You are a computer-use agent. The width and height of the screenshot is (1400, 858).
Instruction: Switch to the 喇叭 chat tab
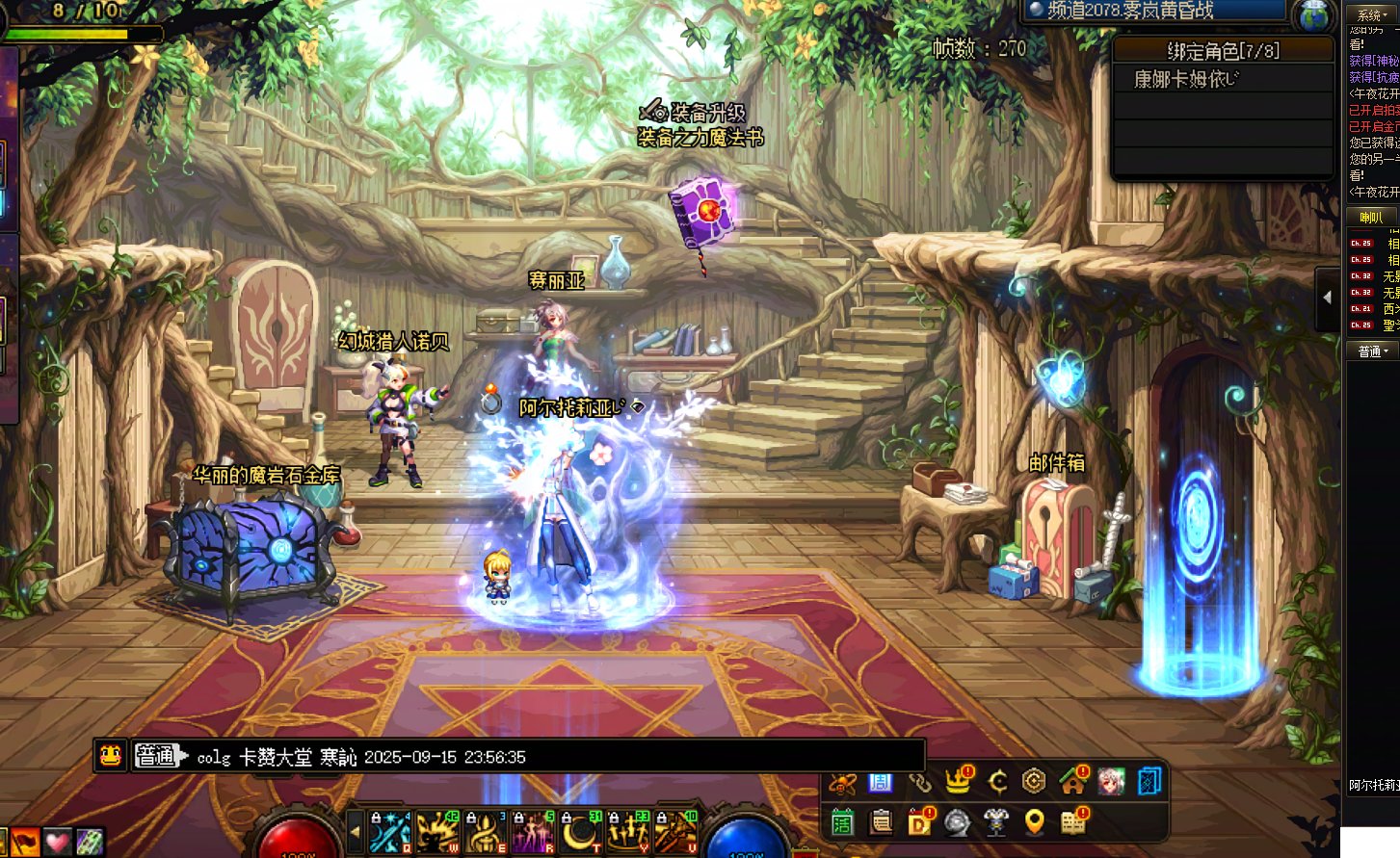click(x=1371, y=218)
